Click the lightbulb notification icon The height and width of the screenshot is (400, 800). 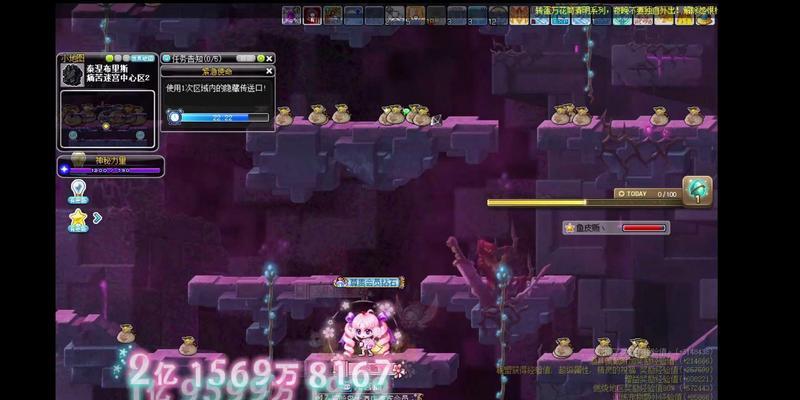coord(77,187)
